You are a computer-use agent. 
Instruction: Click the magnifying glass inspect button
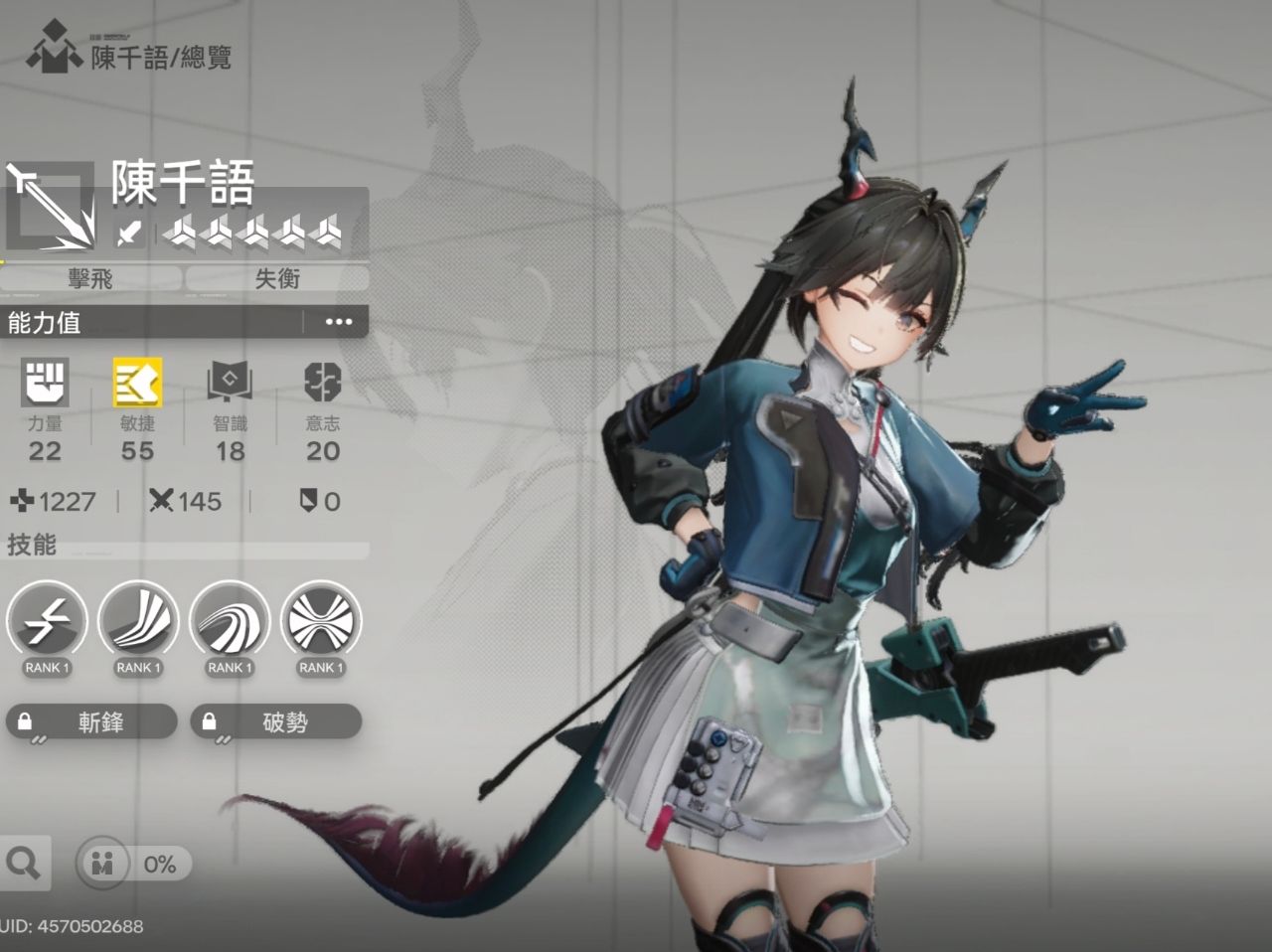point(22,863)
